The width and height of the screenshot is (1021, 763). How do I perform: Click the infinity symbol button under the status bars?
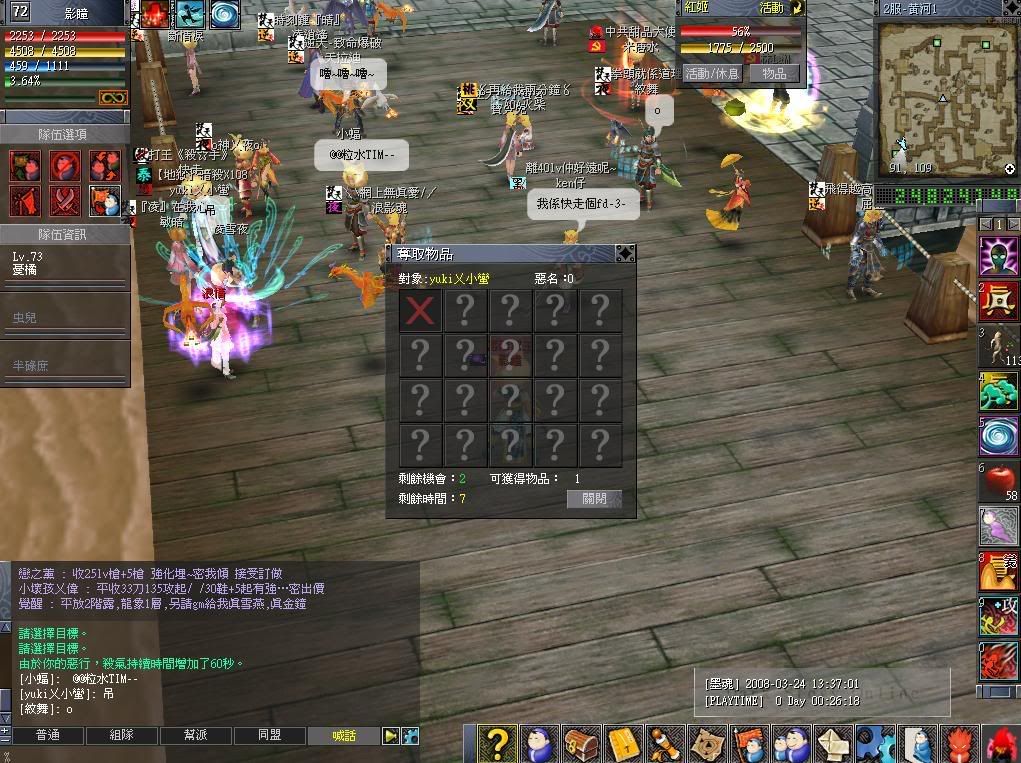click(112, 97)
